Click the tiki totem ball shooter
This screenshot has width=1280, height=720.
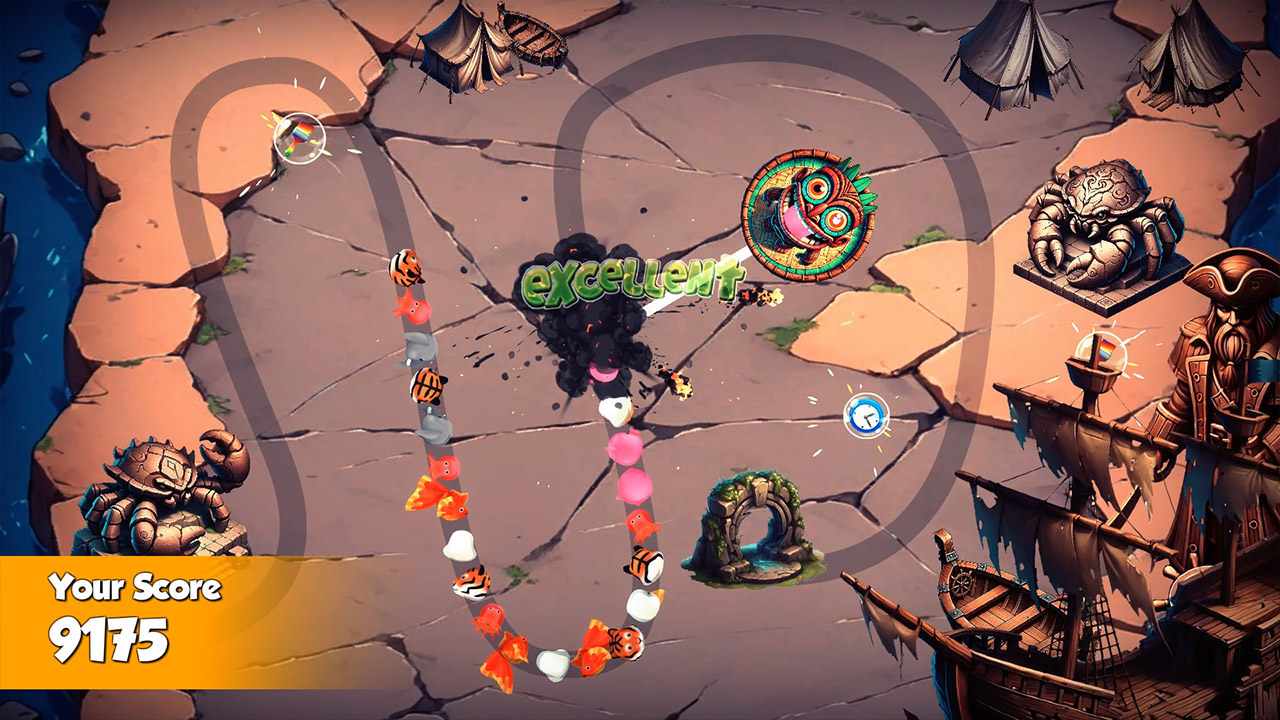[x=806, y=213]
